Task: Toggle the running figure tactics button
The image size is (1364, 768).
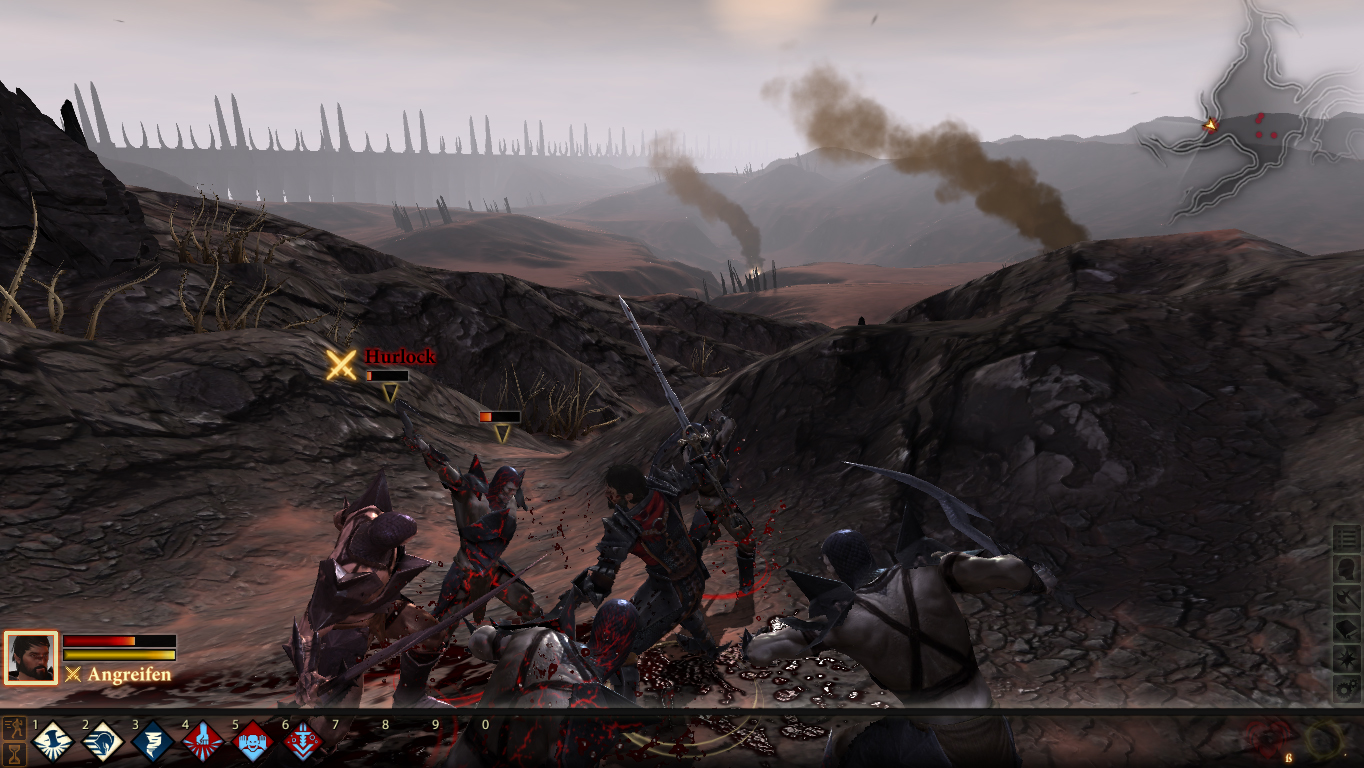Action: point(15,726)
